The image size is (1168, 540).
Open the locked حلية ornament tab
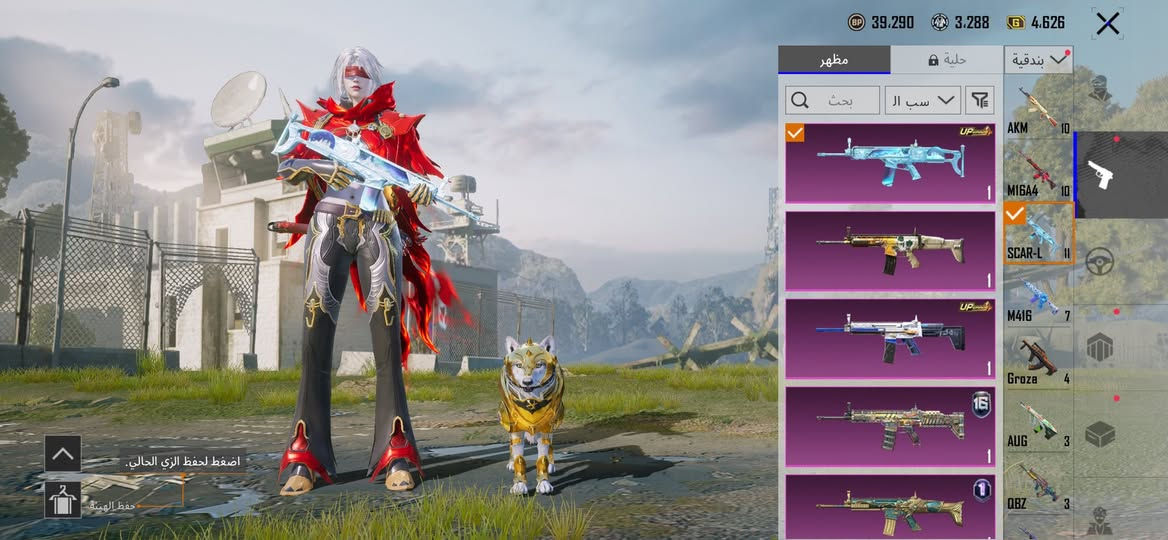945,60
